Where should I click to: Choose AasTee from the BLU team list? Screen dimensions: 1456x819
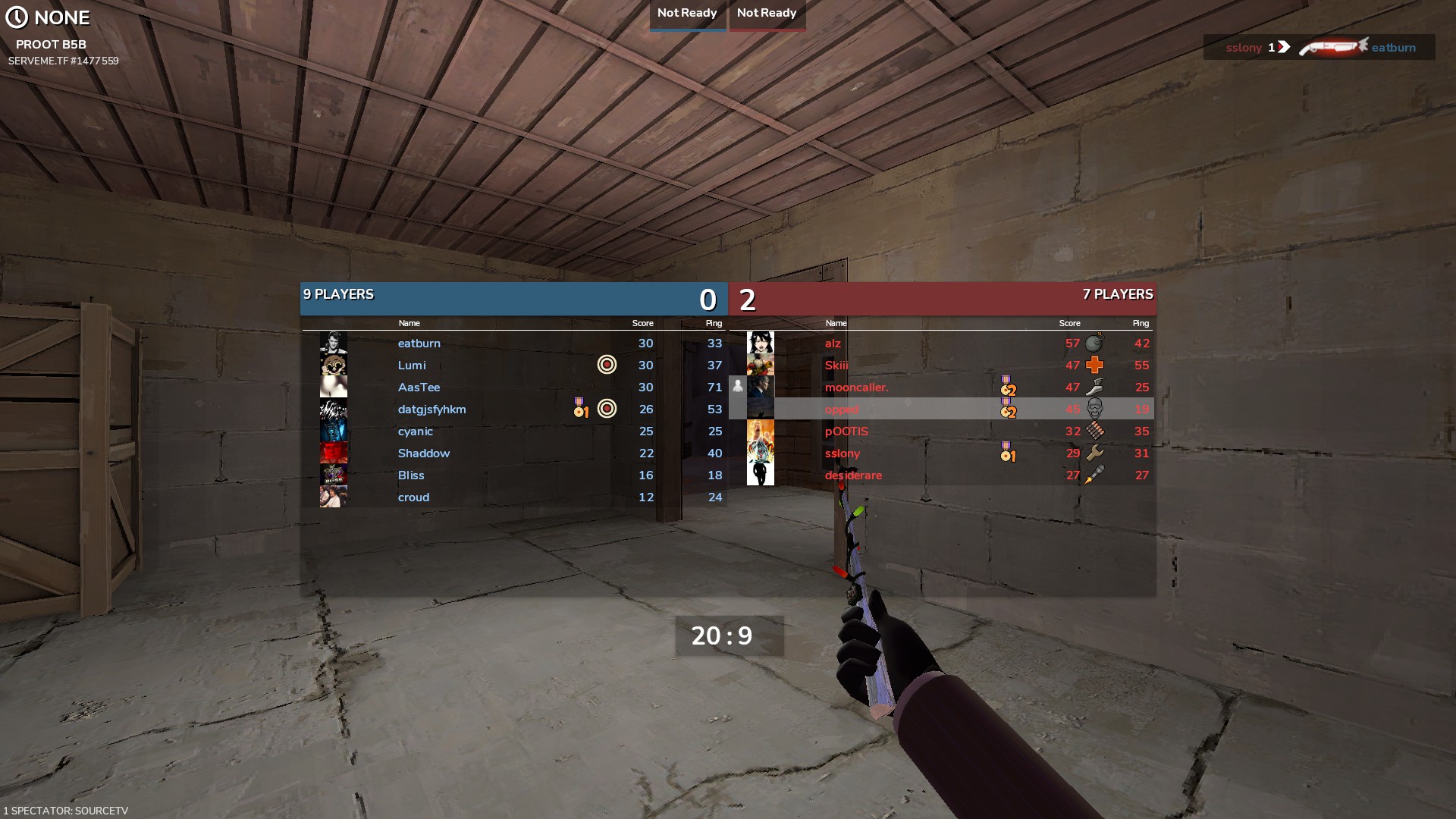coord(419,388)
